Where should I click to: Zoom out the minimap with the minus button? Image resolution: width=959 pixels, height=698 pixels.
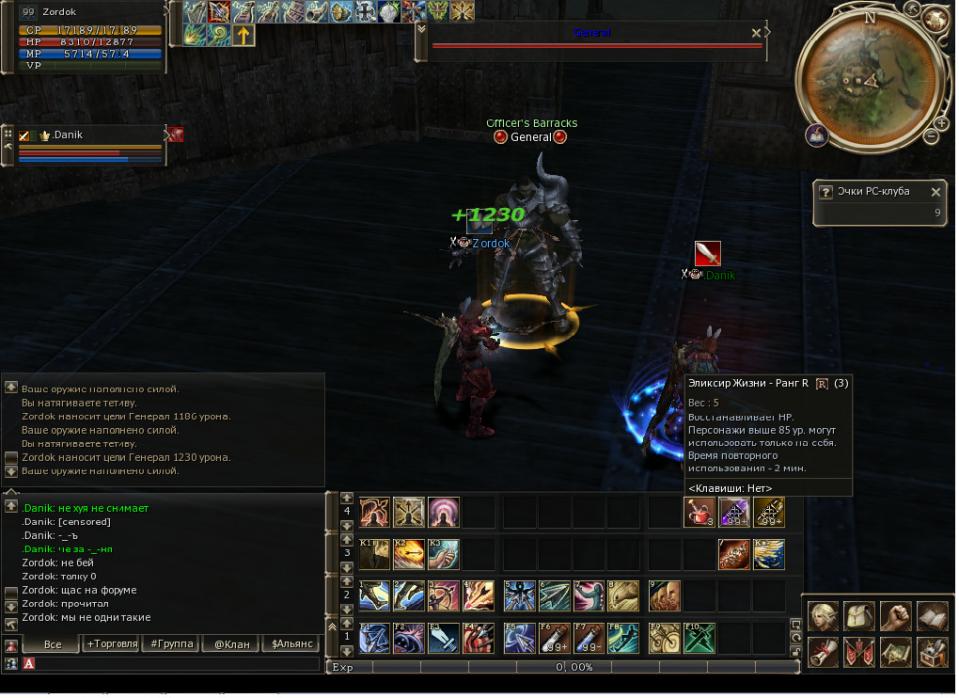click(931, 137)
